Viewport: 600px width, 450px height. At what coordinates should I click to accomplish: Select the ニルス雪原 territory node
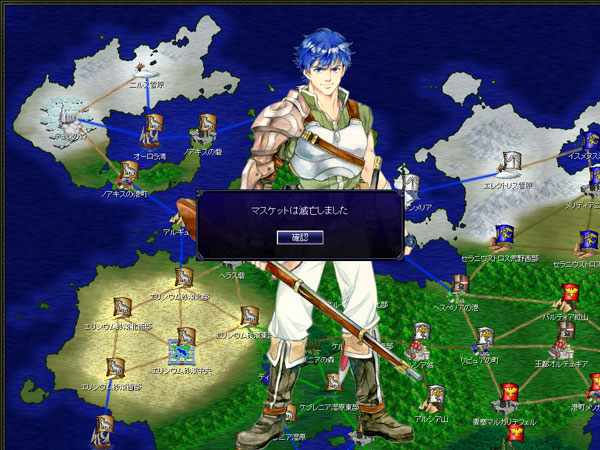143,70
